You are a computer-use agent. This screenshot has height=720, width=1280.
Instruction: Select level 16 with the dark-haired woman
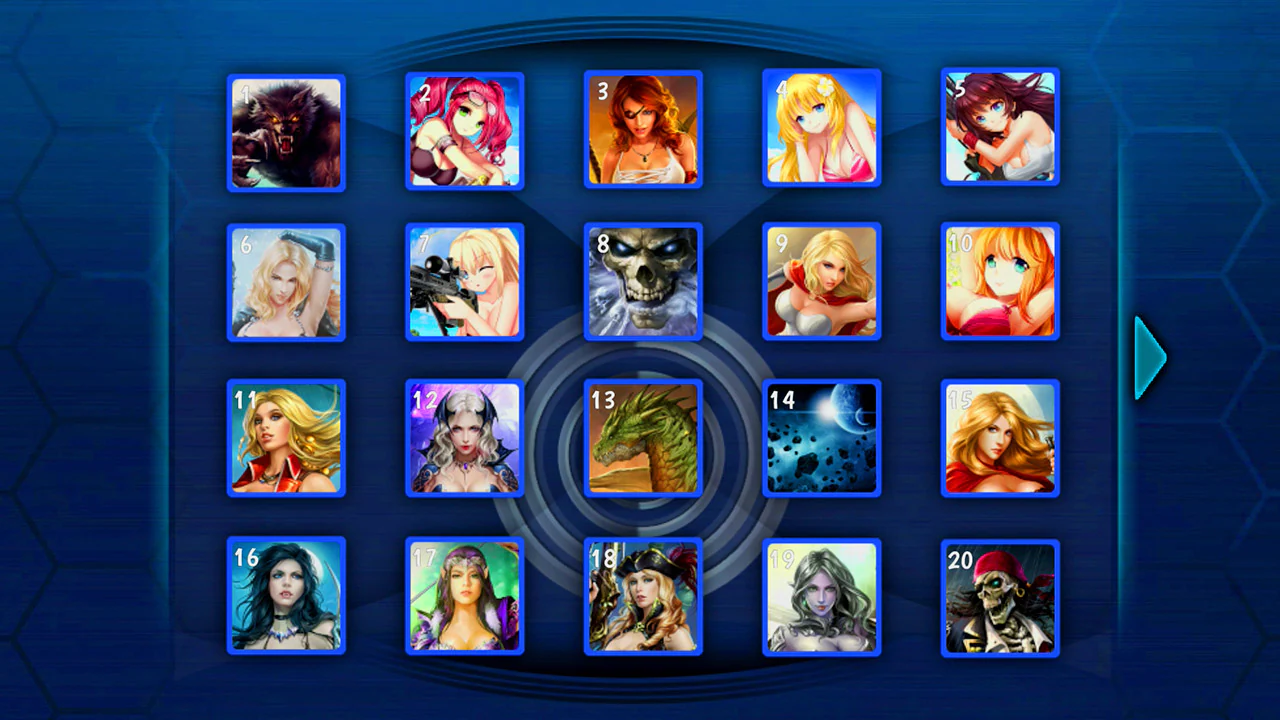pyautogui.click(x=286, y=597)
